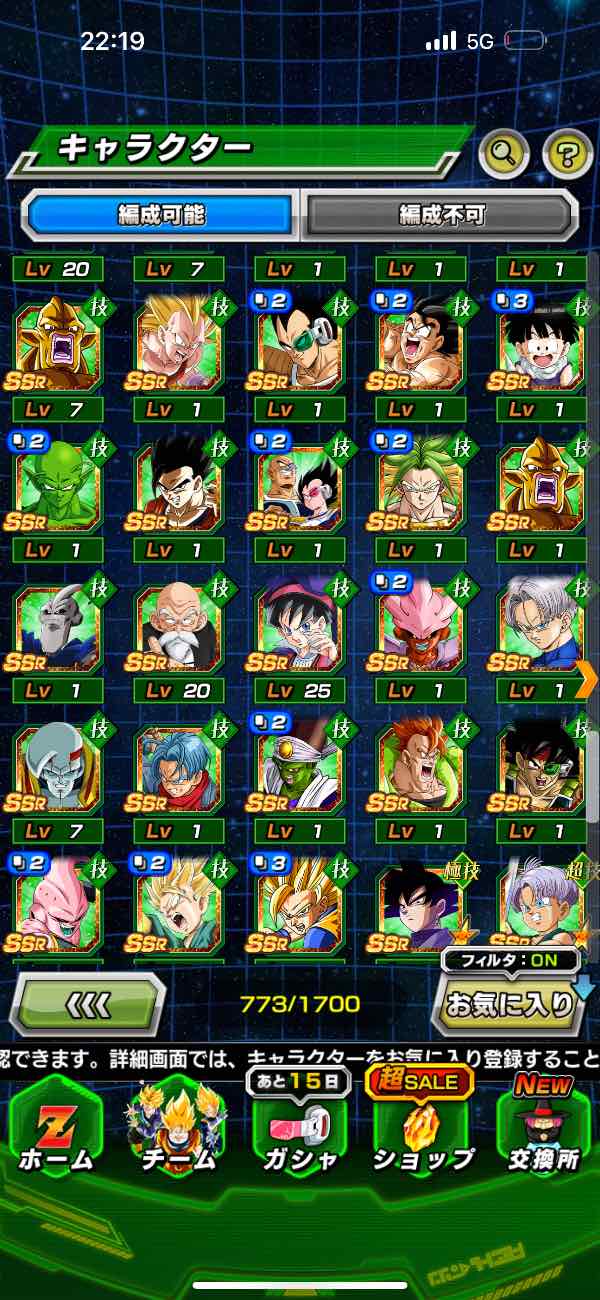Image resolution: width=600 pixels, height=1300 pixels.
Task: Open the お気に入り favorites button
Action: (506, 1005)
